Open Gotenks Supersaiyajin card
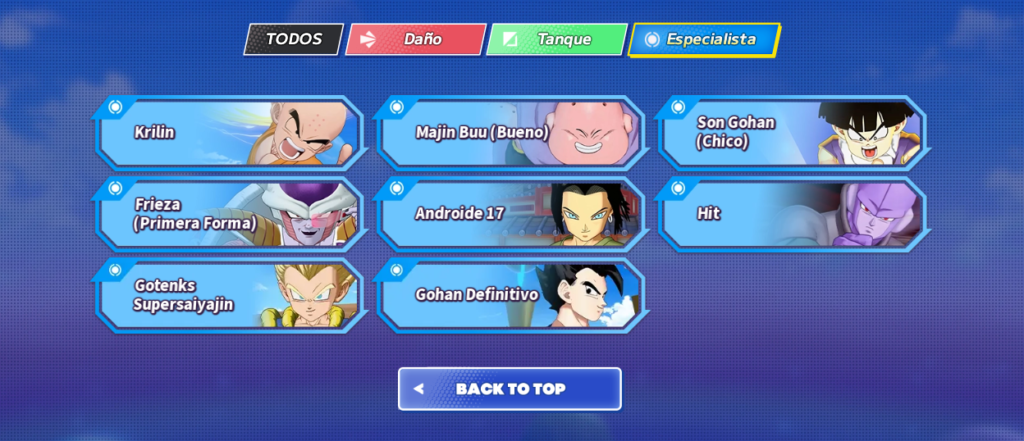 (229, 295)
